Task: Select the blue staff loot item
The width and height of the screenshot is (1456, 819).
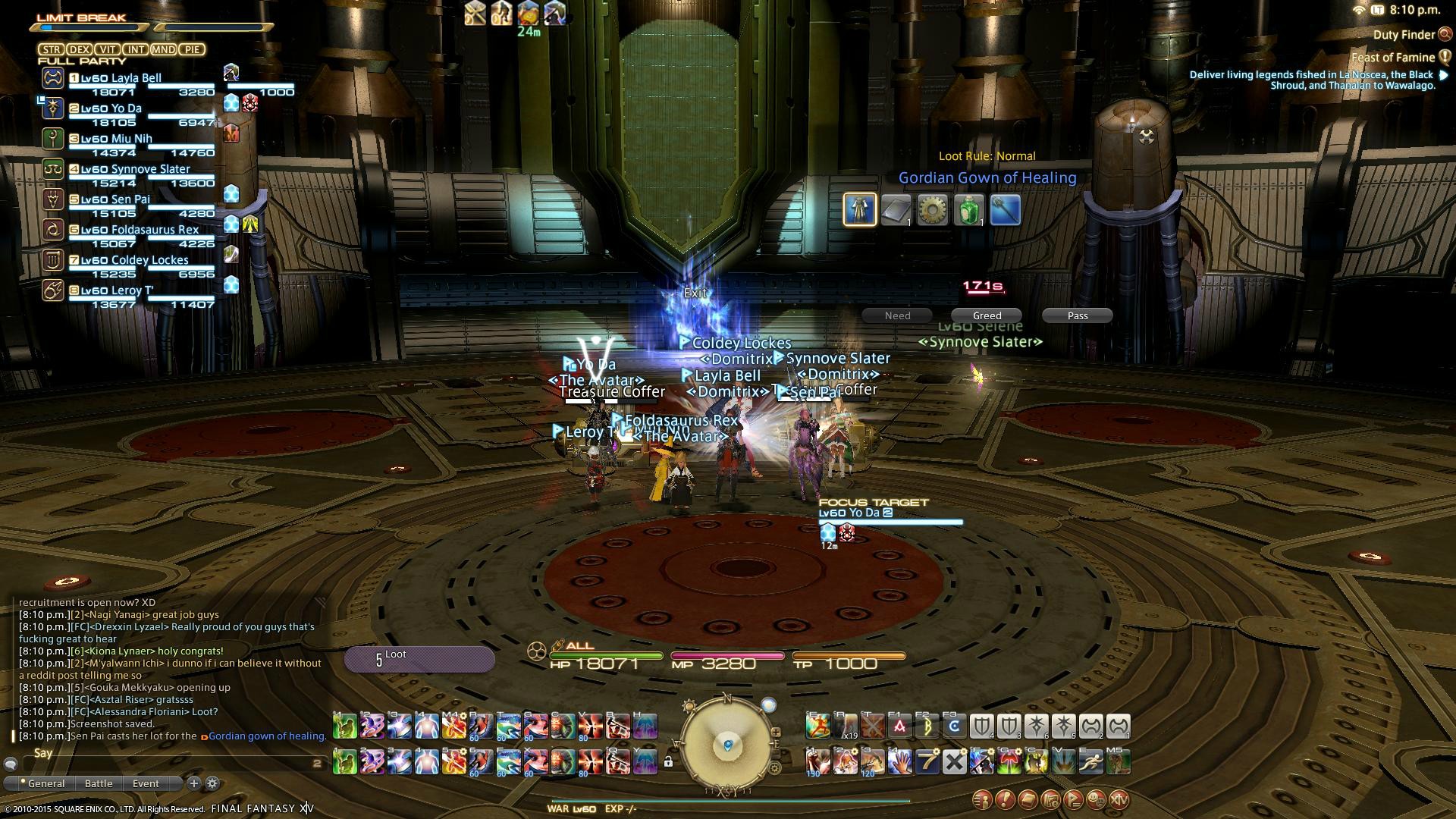Action: click(x=1006, y=209)
